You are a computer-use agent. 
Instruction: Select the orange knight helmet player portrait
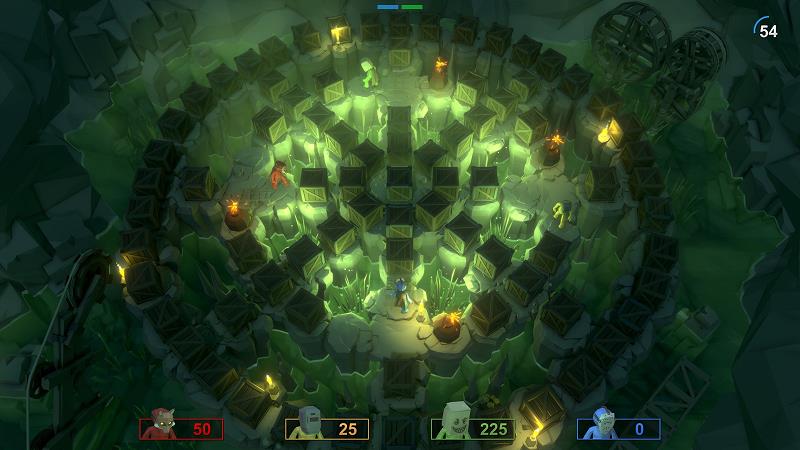307,425
